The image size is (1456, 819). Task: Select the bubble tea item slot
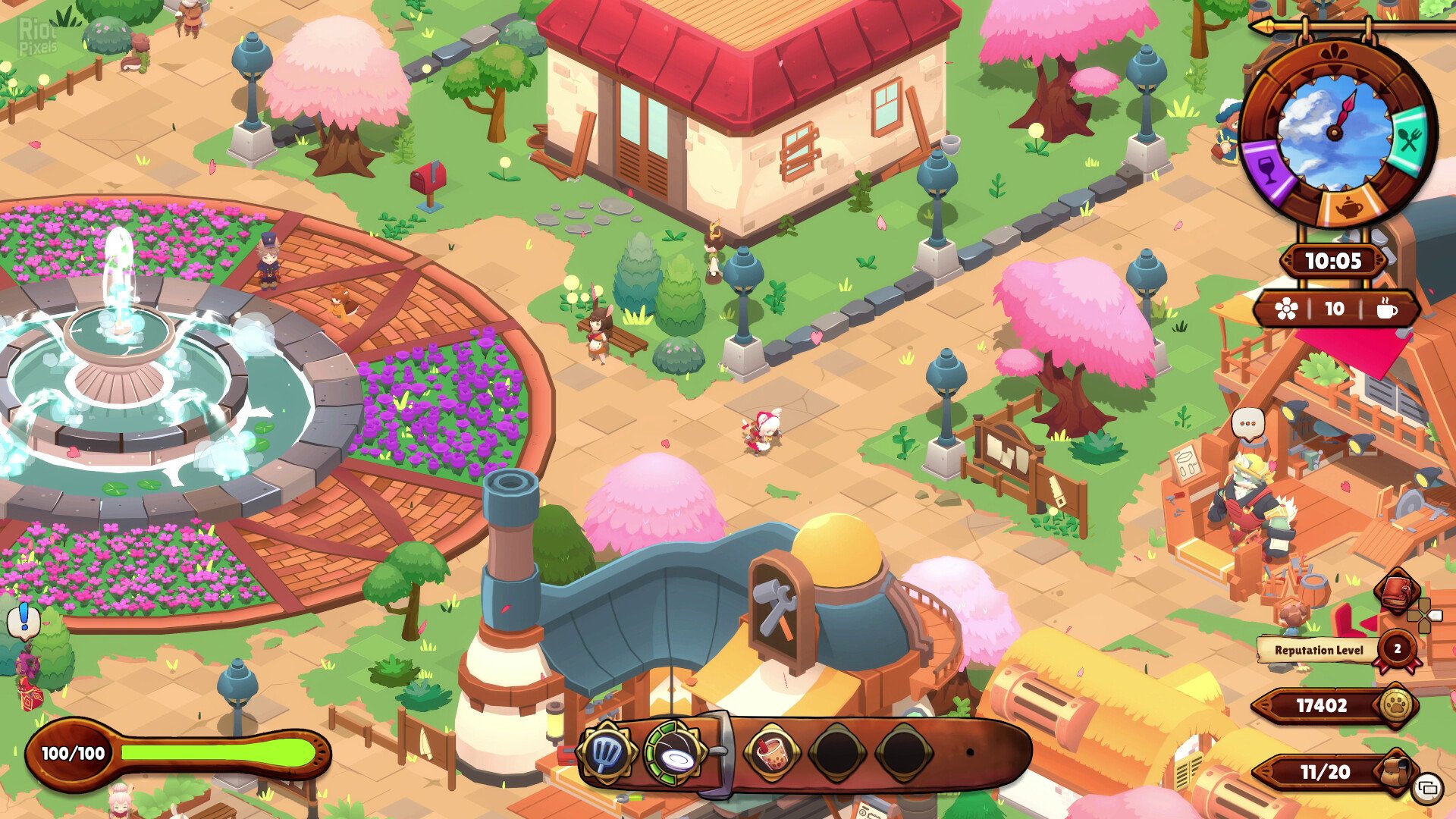point(771,753)
